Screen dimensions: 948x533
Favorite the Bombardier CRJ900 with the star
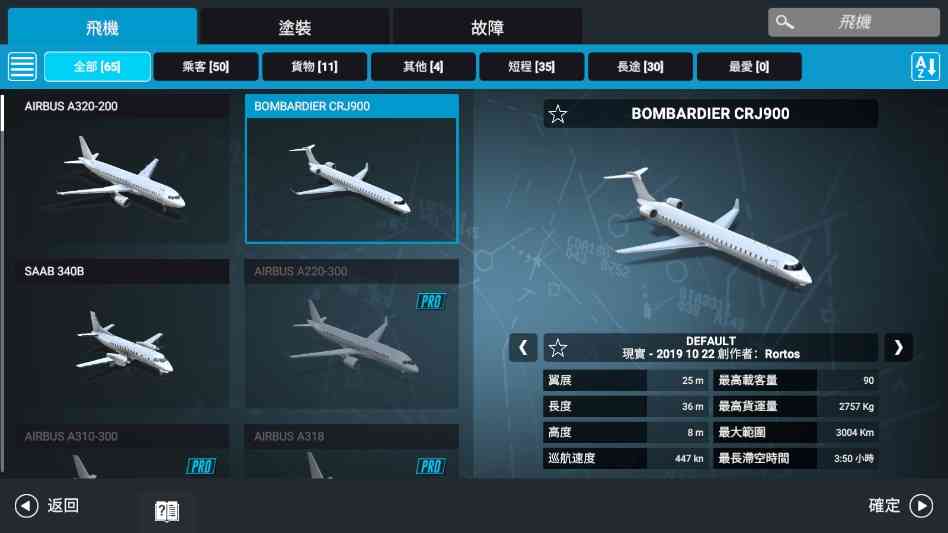(558, 114)
